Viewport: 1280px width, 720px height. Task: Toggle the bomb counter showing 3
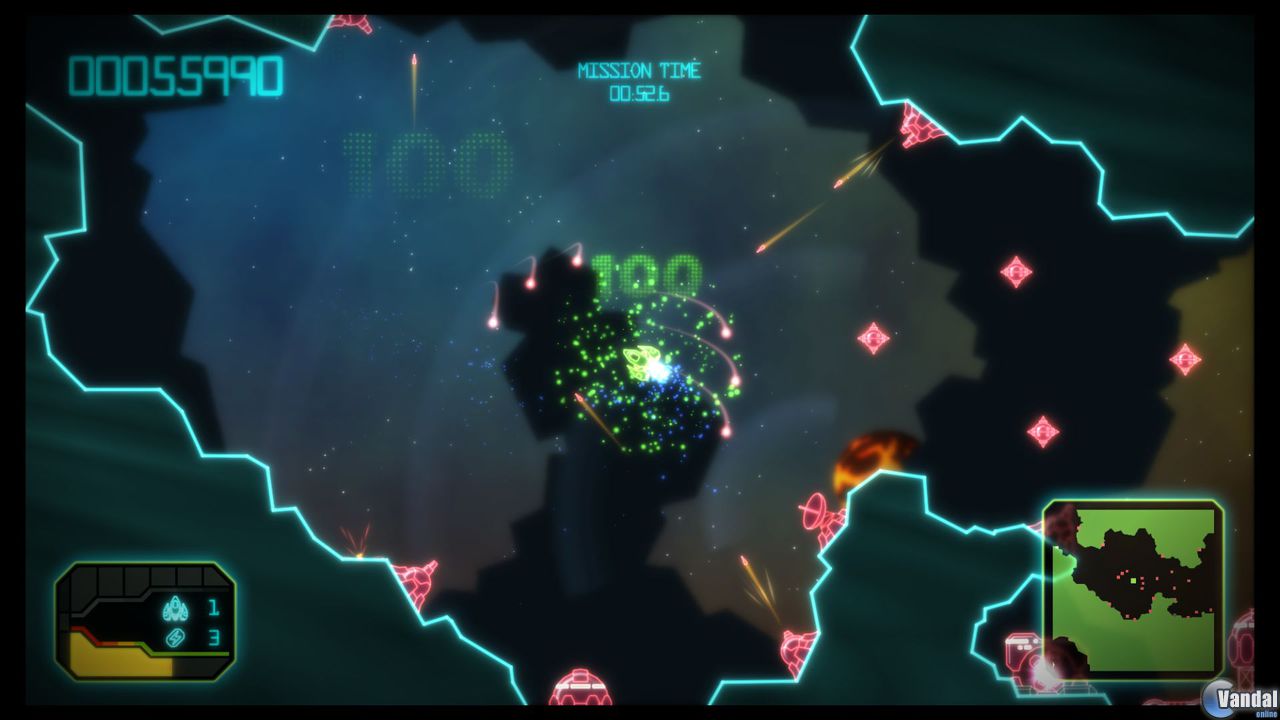pos(213,638)
